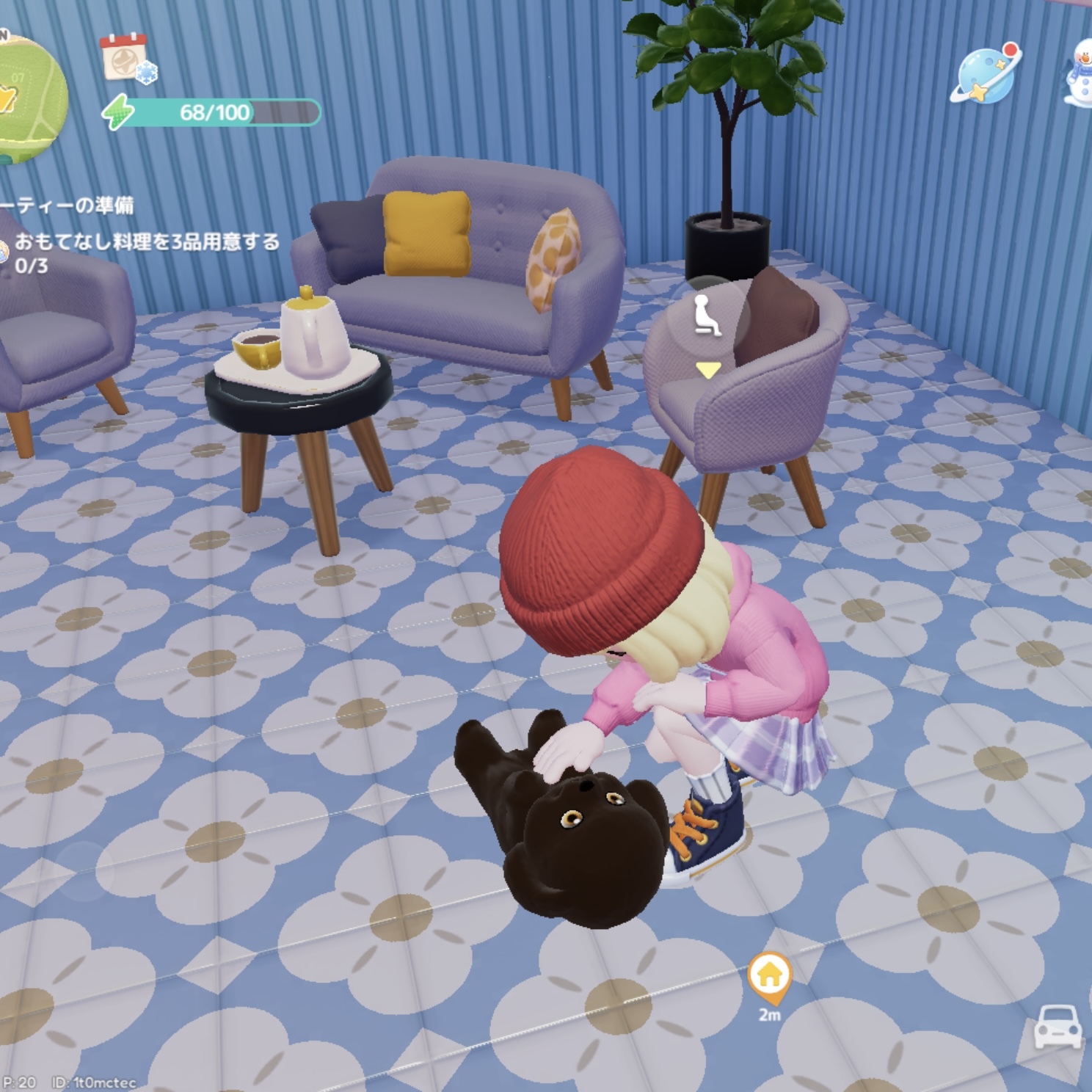Tap the sit-down chair action button
Viewport: 1092px width, 1092px height.
(x=707, y=315)
